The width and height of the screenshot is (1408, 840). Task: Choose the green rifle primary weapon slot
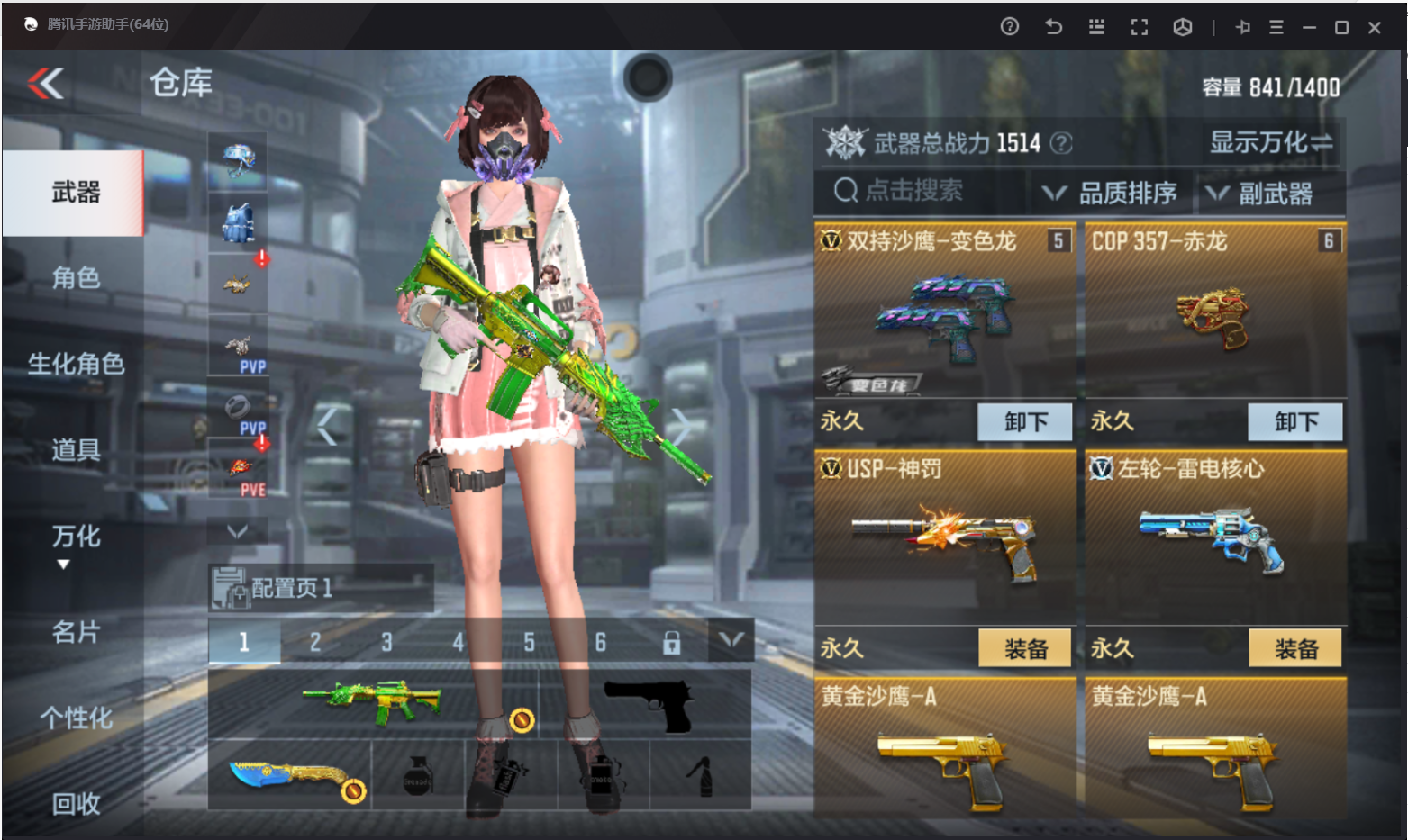[373, 704]
